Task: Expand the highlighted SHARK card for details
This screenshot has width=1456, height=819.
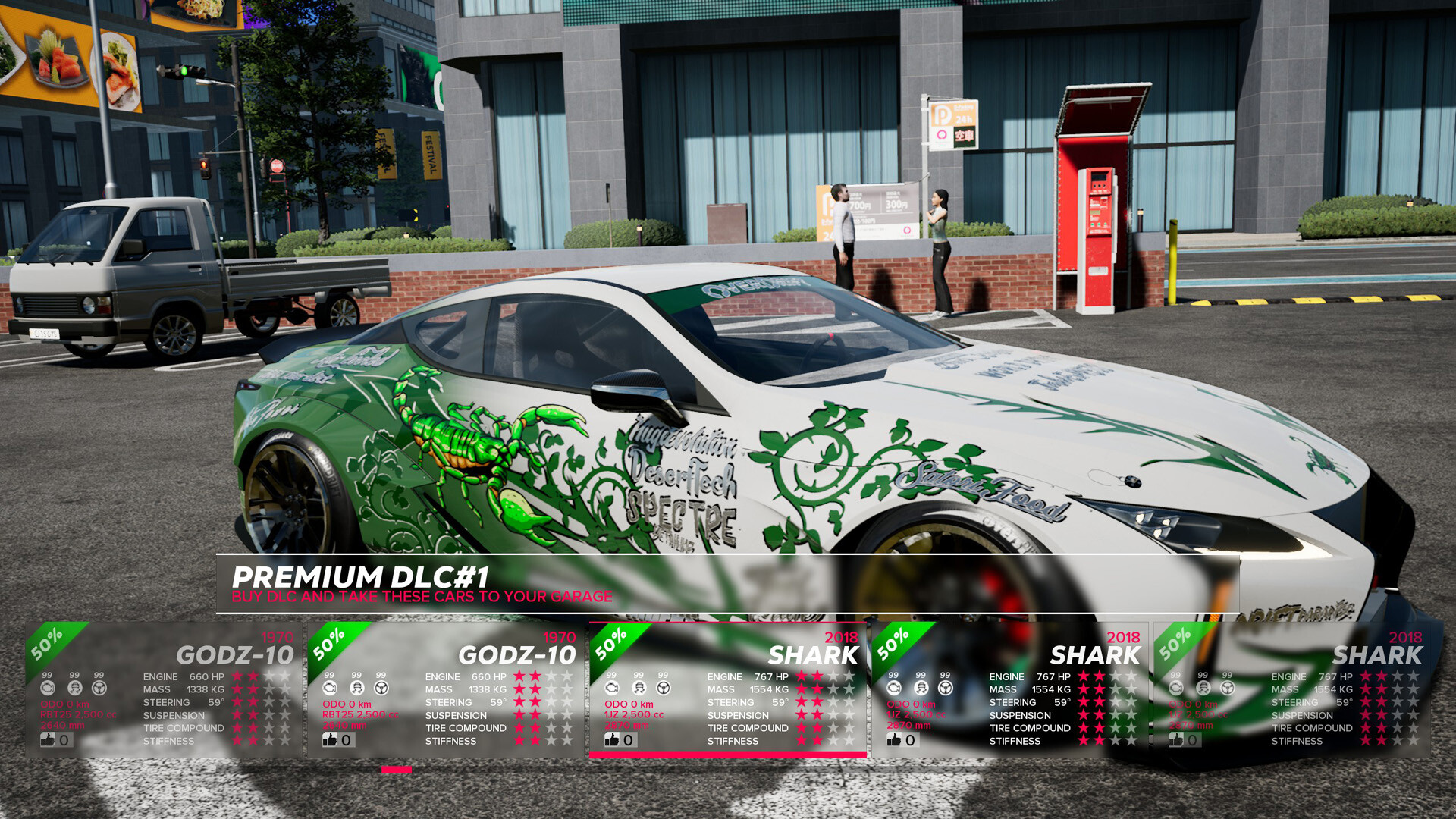Action: tap(728, 690)
